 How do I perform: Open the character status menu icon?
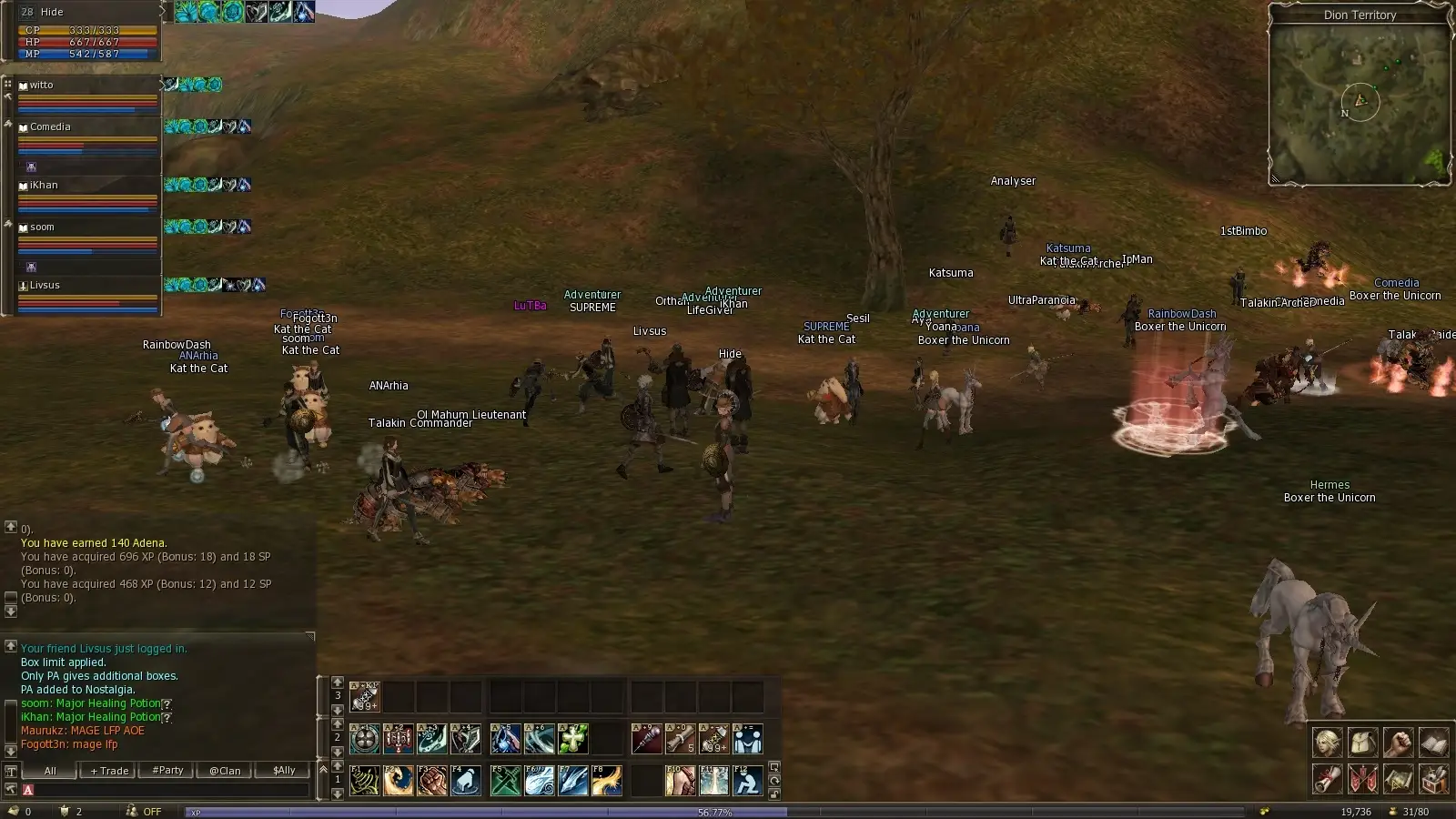pos(1327,743)
